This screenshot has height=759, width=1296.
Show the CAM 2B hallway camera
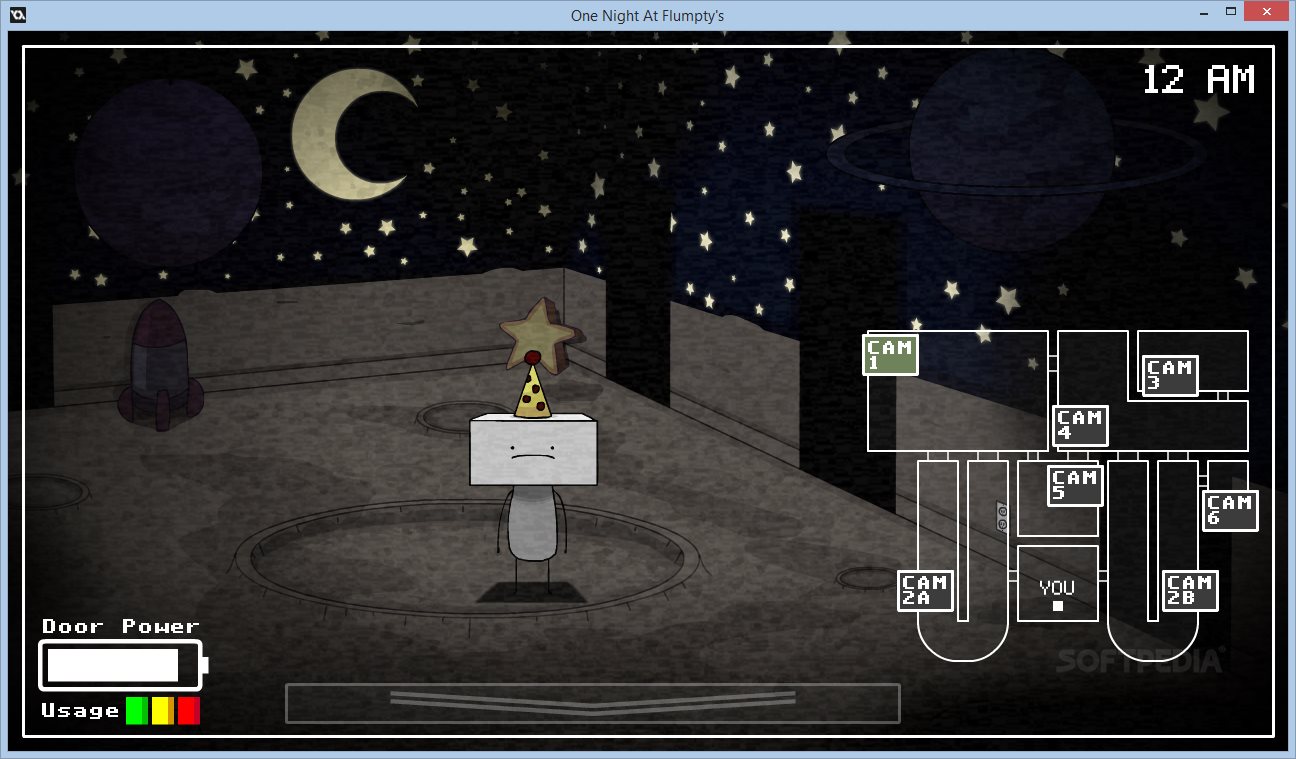1189,590
